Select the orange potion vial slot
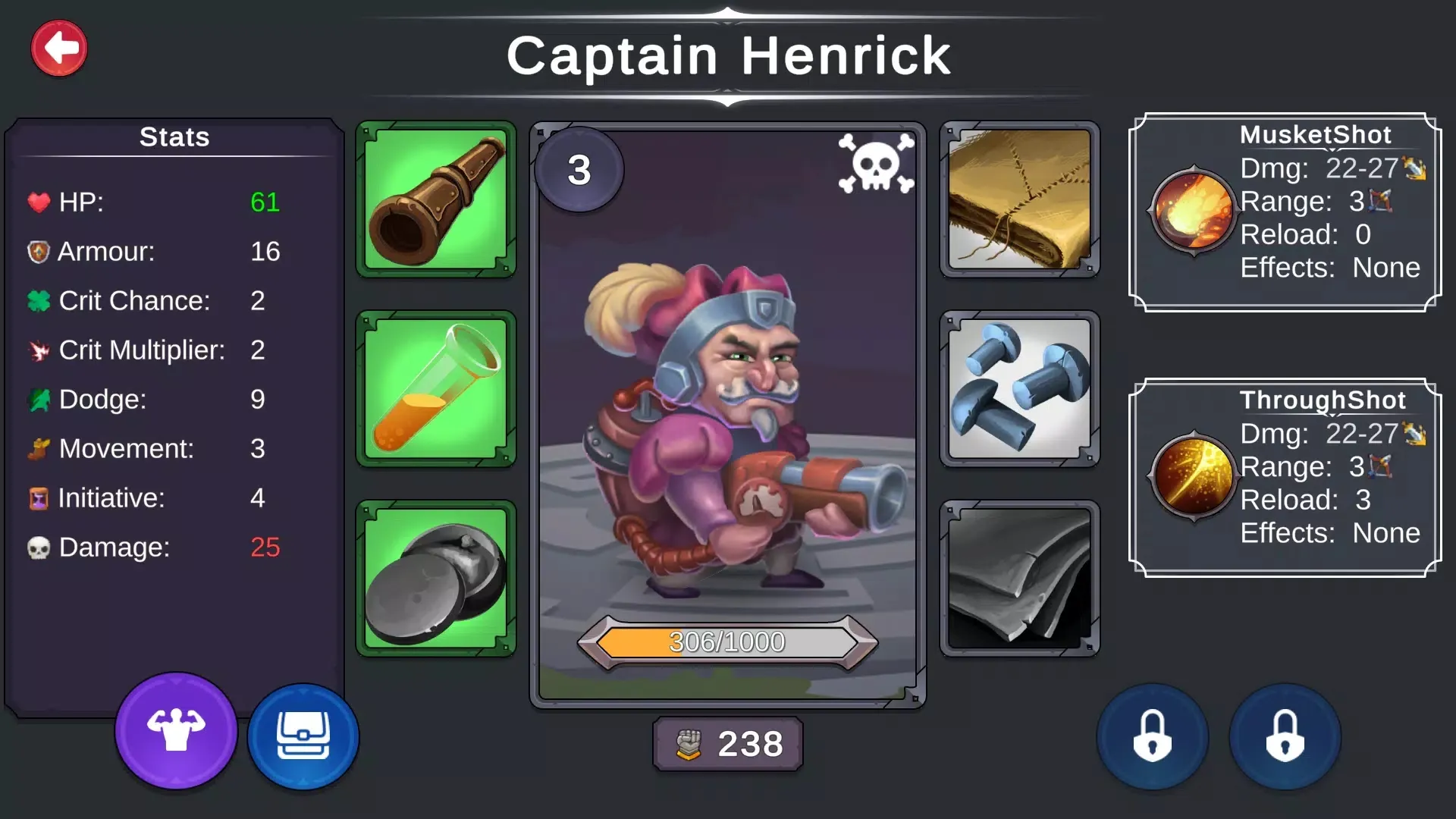Image resolution: width=1456 pixels, height=819 pixels. (436, 389)
